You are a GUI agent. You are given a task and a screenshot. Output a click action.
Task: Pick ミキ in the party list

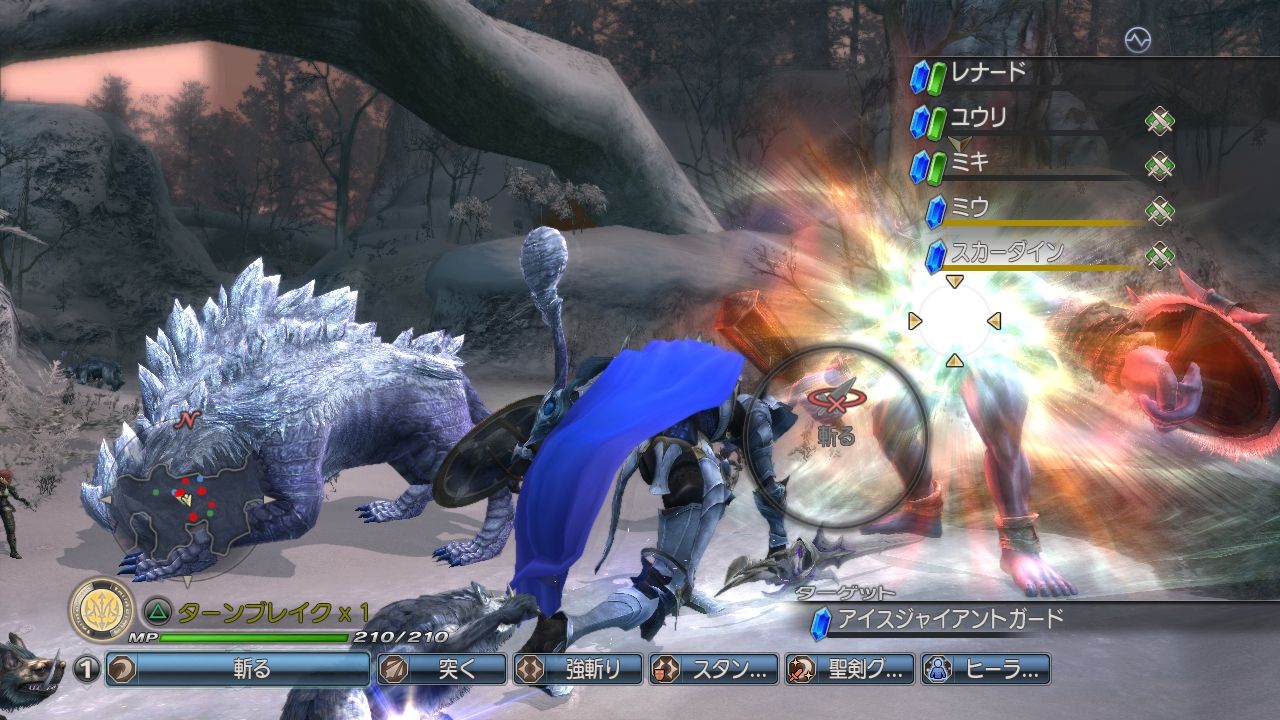coord(970,164)
